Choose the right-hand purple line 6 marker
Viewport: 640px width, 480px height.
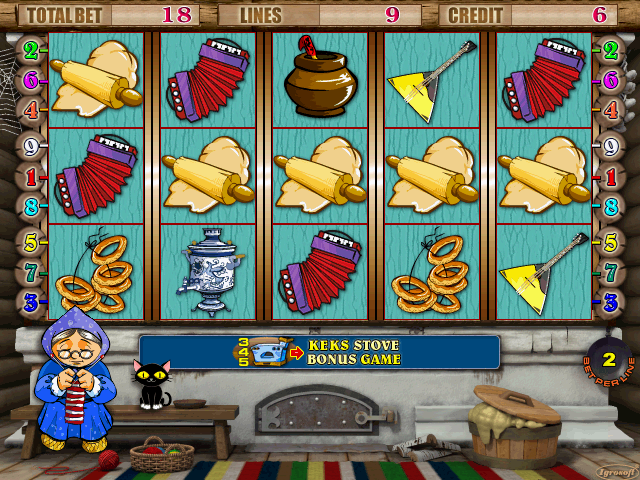tap(610, 78)
